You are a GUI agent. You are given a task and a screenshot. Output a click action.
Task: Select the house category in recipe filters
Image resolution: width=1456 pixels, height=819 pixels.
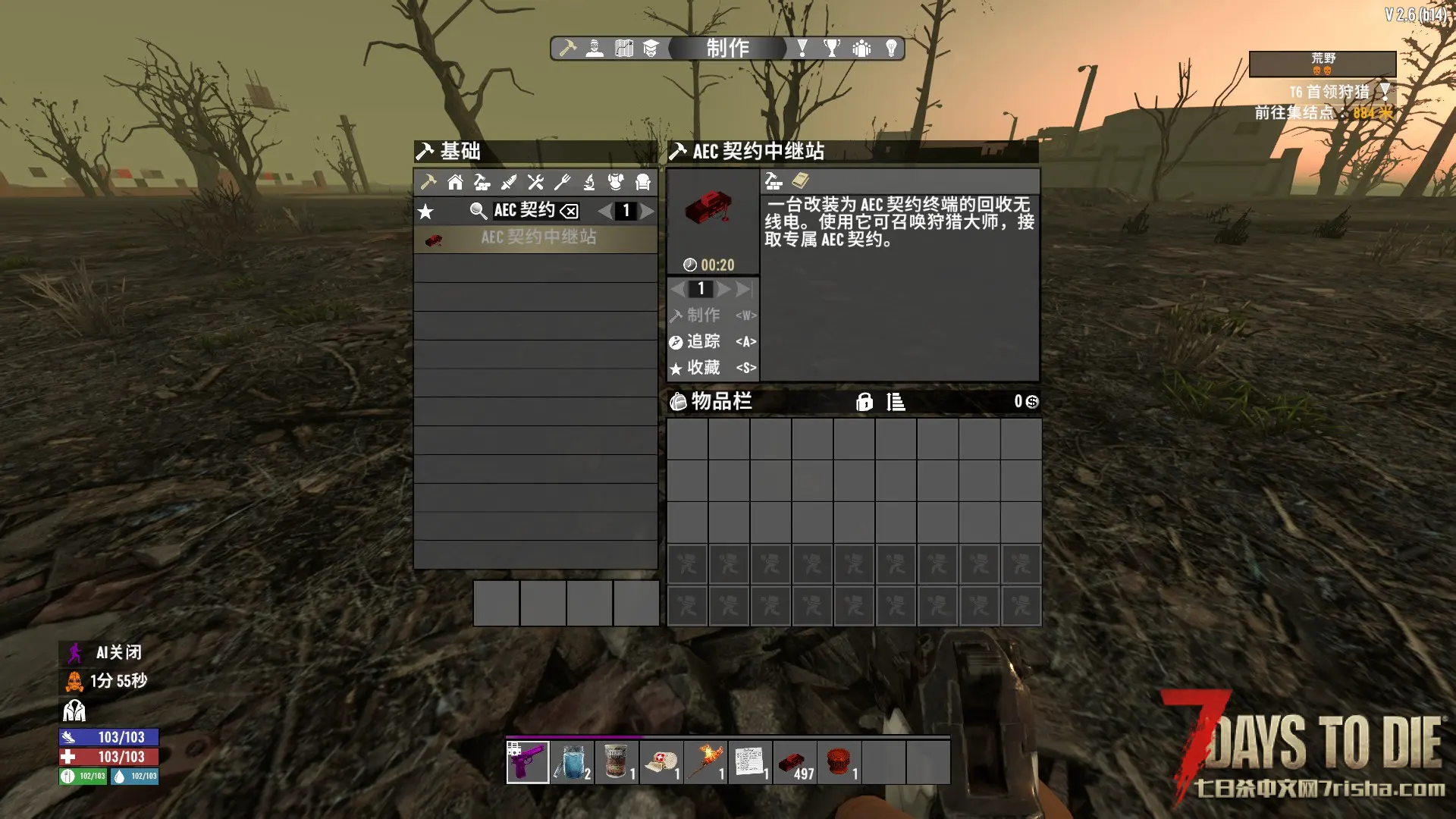(455, 182)
